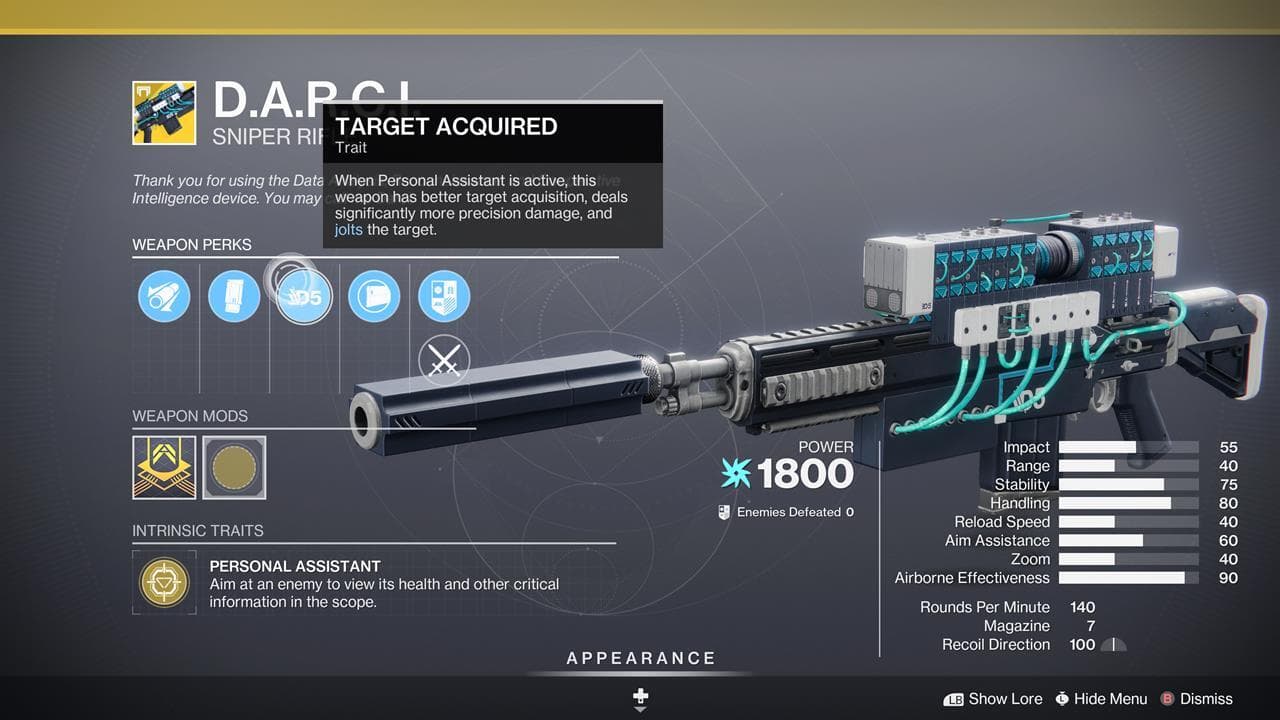View the Personal Assistant intrinsic trait
The height and width of the screenshot is (720, 1280).
163,582
